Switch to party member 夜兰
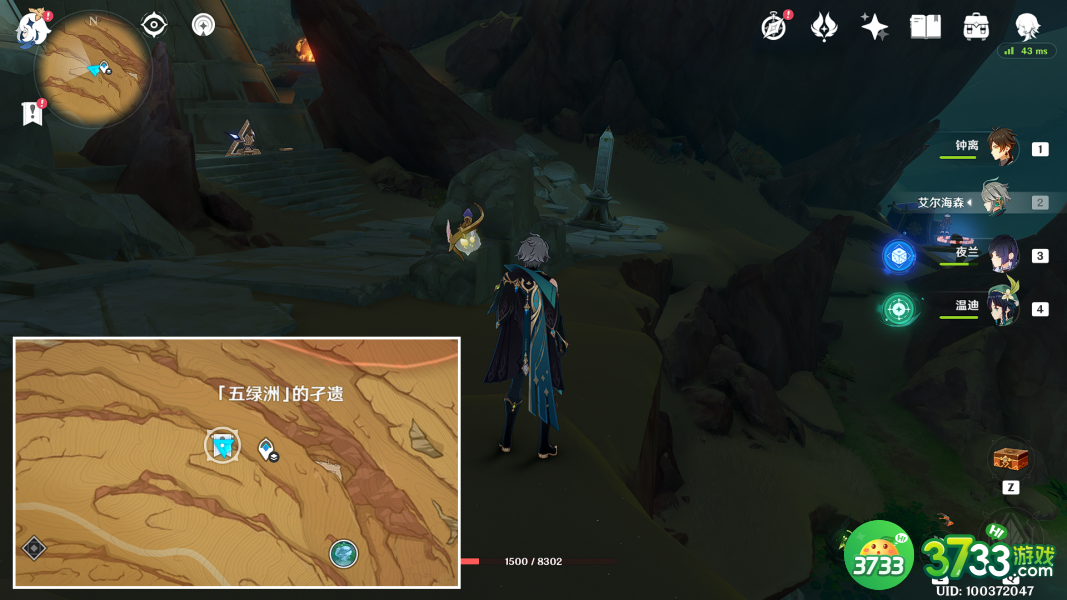The height and width of the screenshot is (600, 1067). 1002,254
